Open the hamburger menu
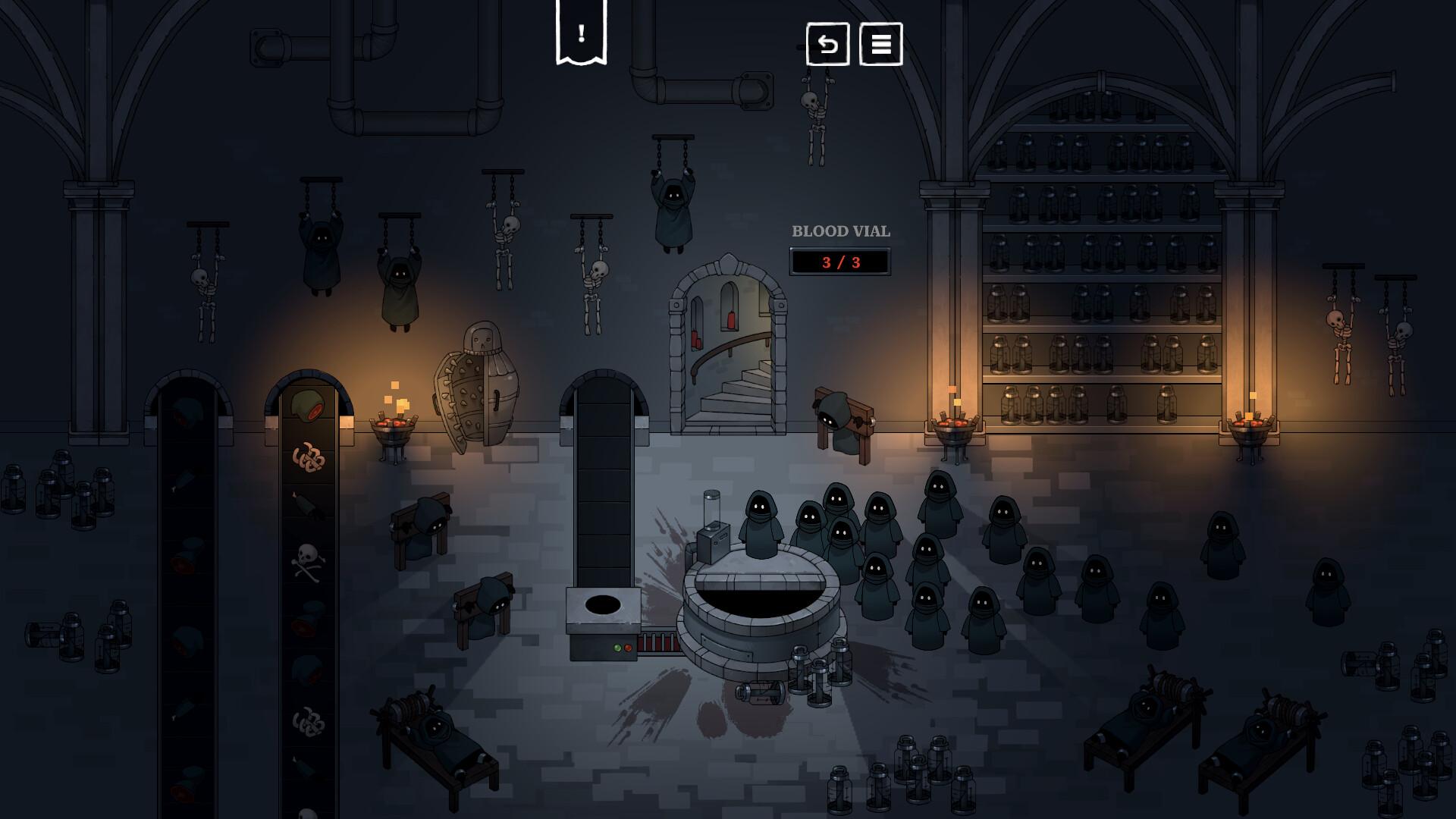This screenshot has width=1456, height=819. (880, 44)
